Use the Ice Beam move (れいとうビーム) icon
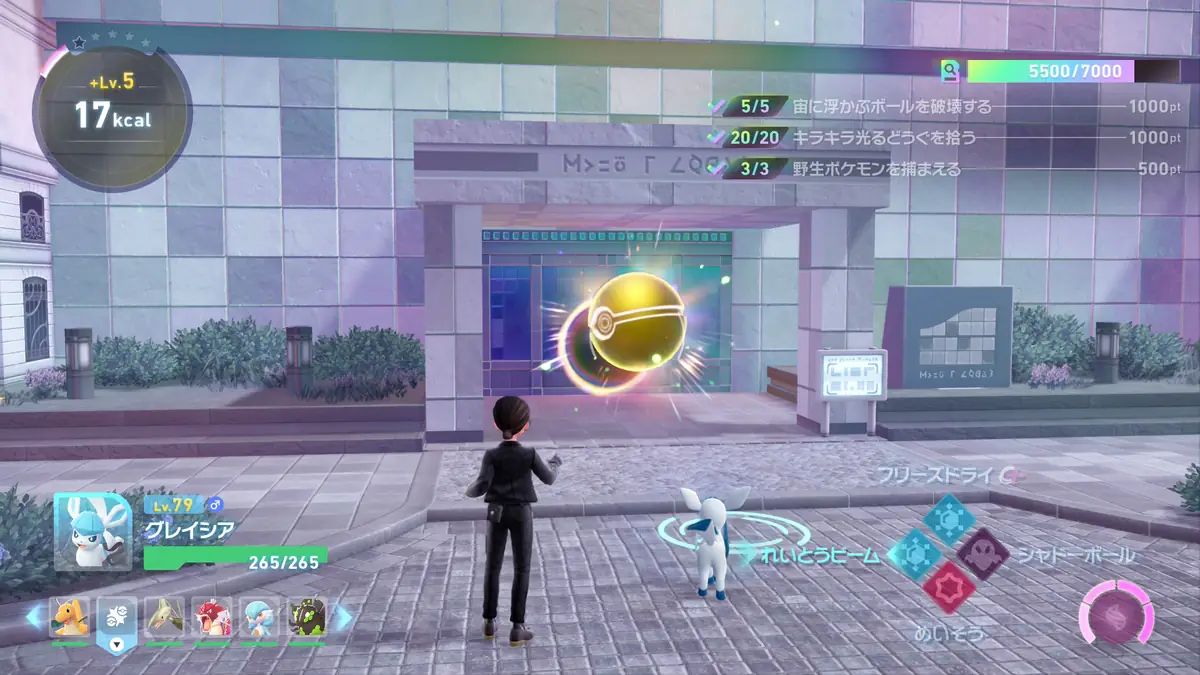 [913, 554]
